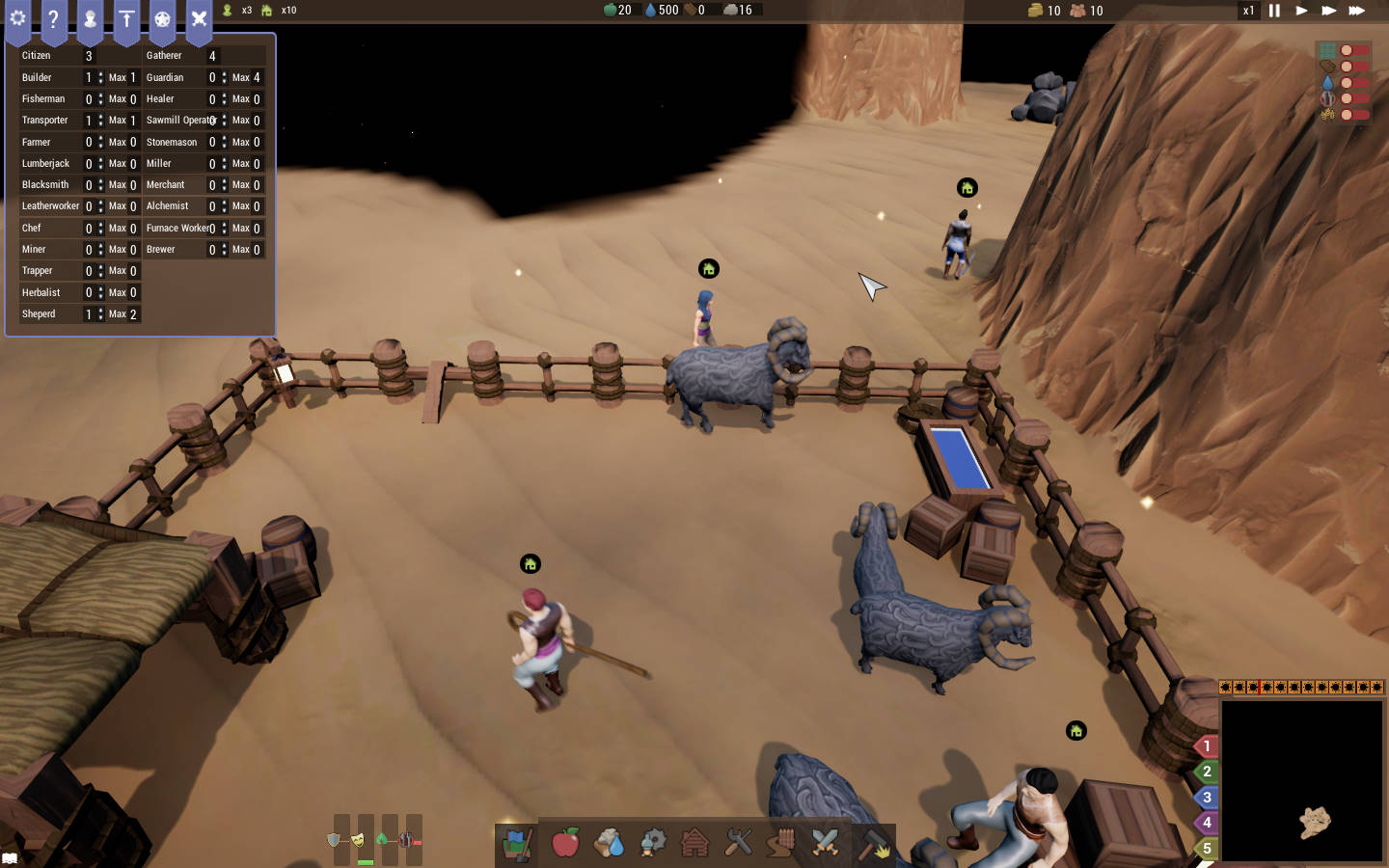Select blue group number 3
This screenshot has width=1389, height=868.
click(x=1207, y=798)
